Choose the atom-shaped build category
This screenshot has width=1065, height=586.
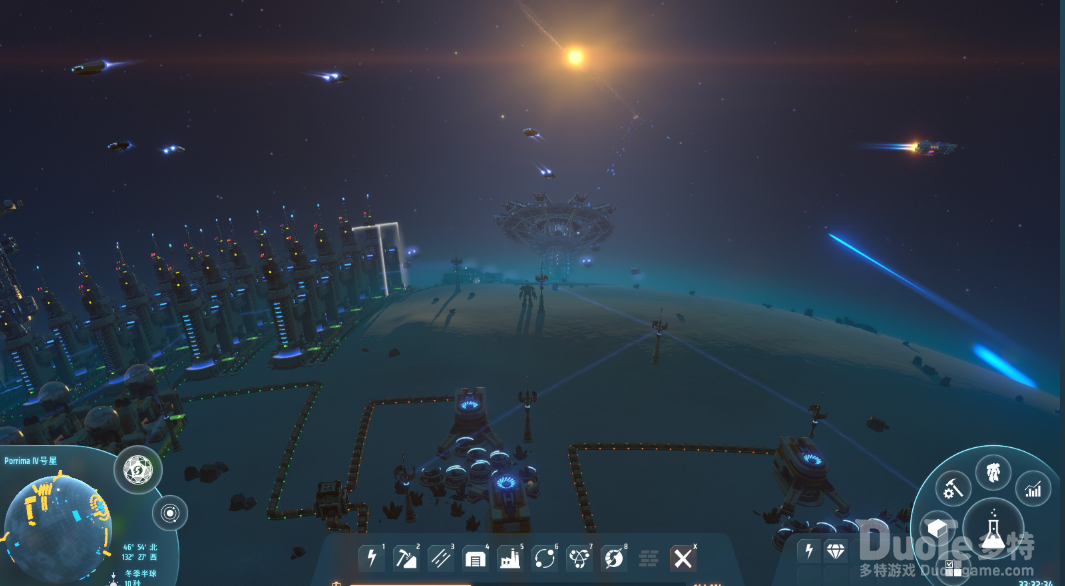579,558
